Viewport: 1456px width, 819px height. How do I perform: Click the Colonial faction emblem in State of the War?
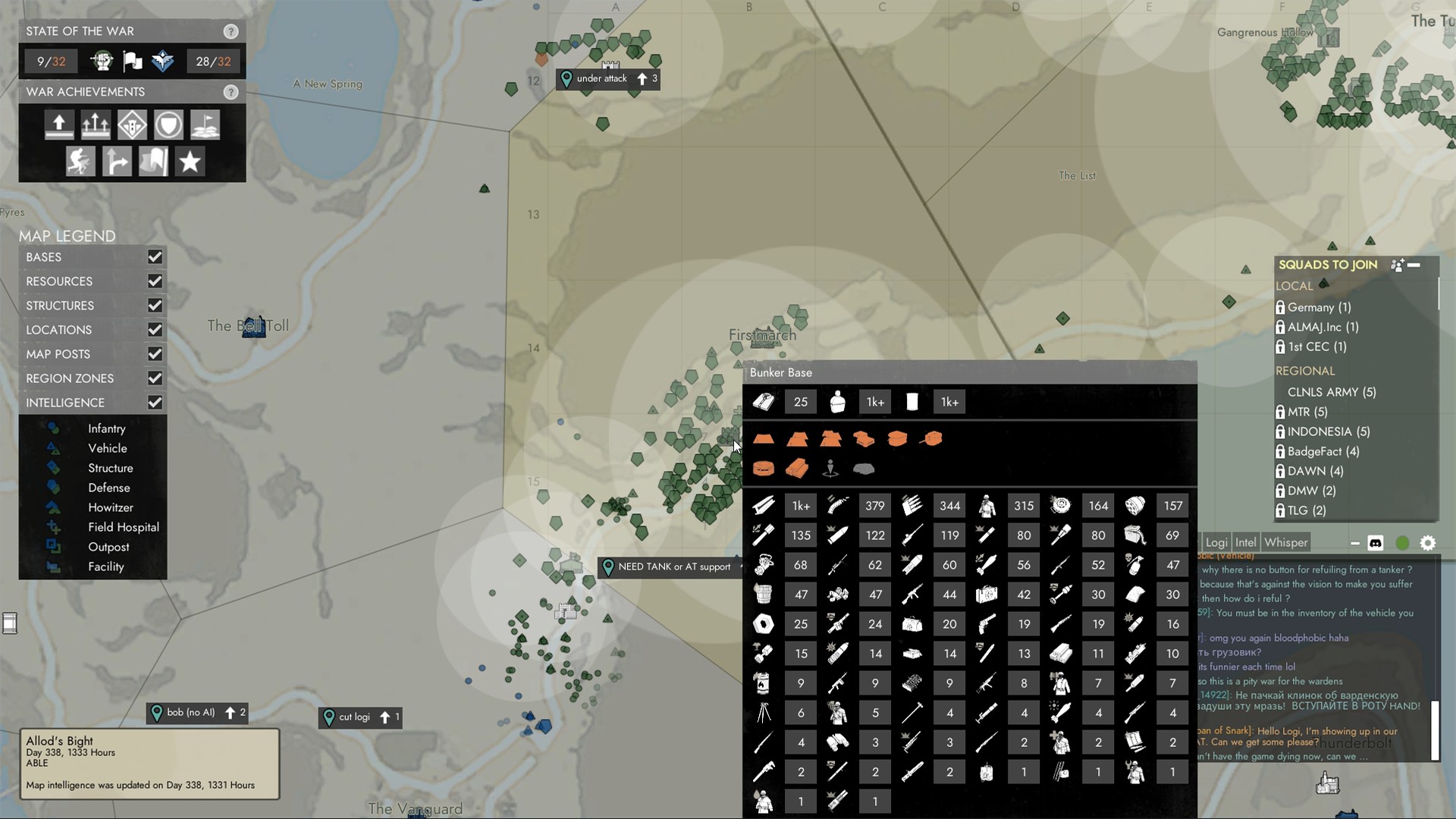[x=102, y=61]
